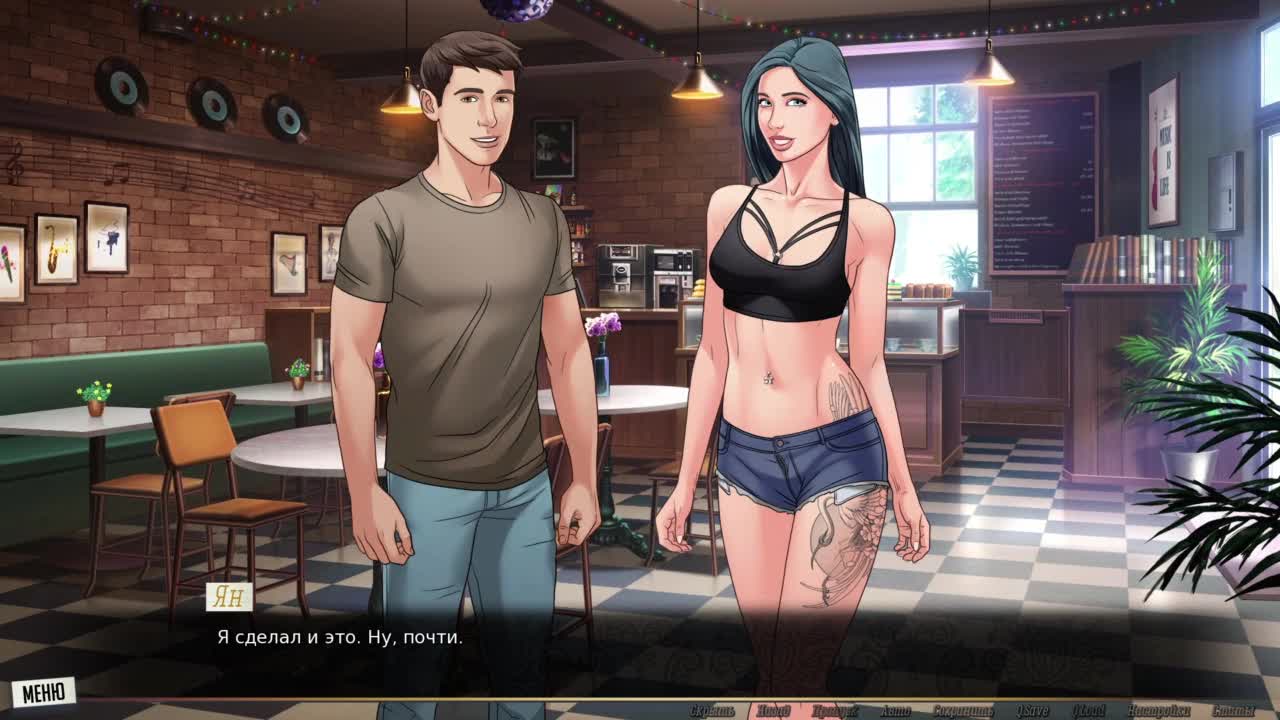Hide the dialogue box with Скрыть
Screen dimensions: 1280x720
pos(712,711)
